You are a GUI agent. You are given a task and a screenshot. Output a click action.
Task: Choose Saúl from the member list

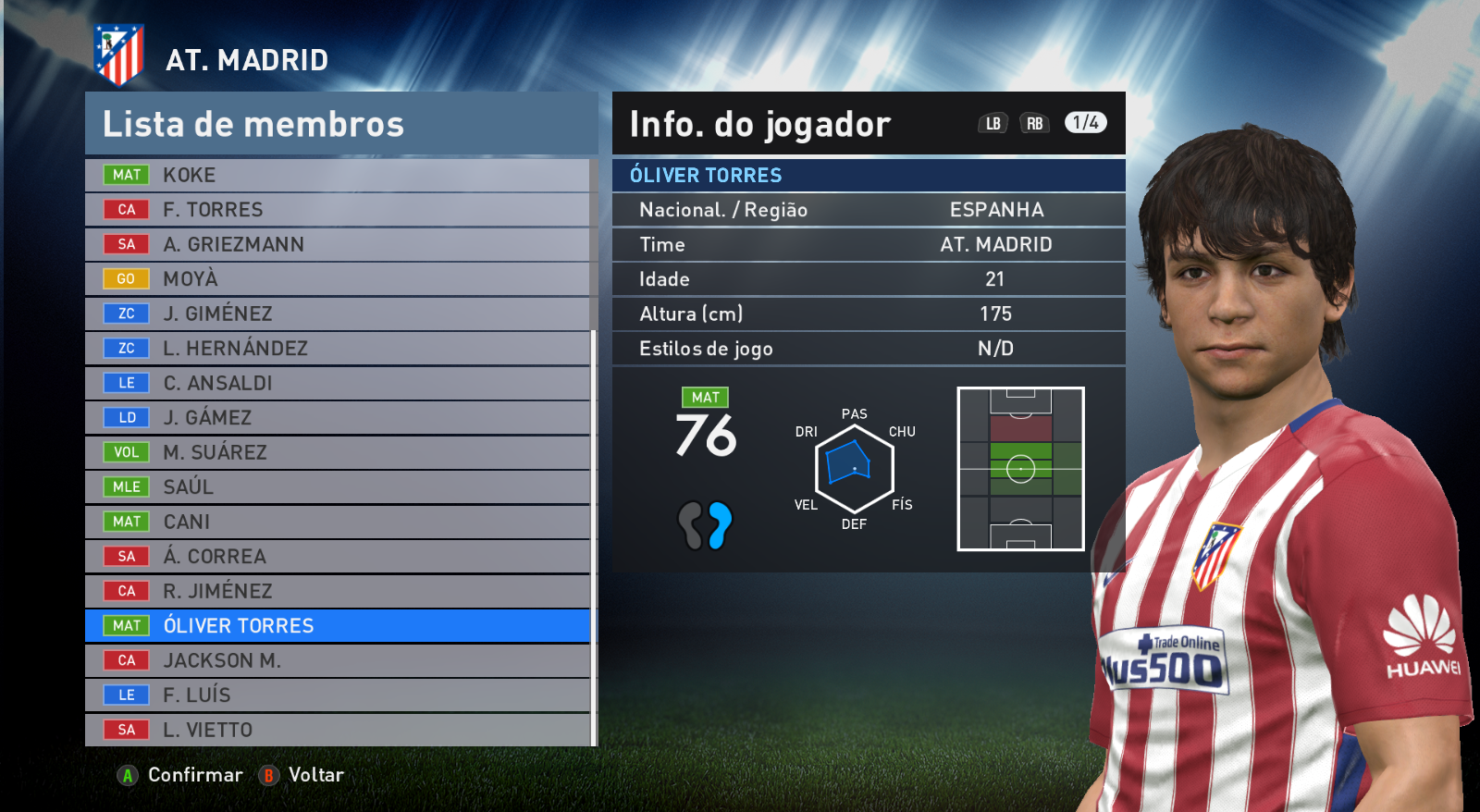point(337,487)
